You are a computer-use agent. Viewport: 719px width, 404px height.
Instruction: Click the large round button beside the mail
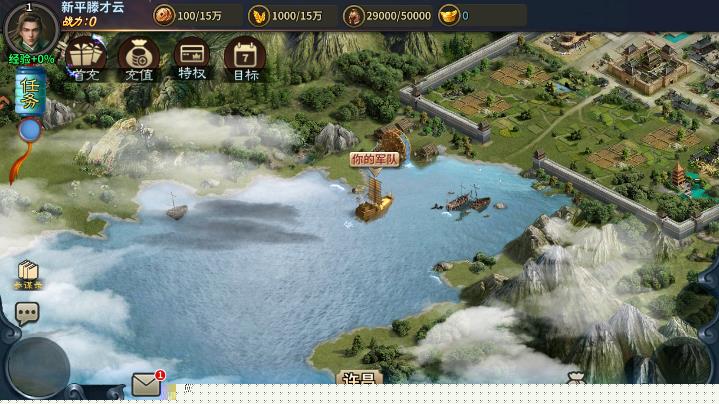(x=39, y=367)
